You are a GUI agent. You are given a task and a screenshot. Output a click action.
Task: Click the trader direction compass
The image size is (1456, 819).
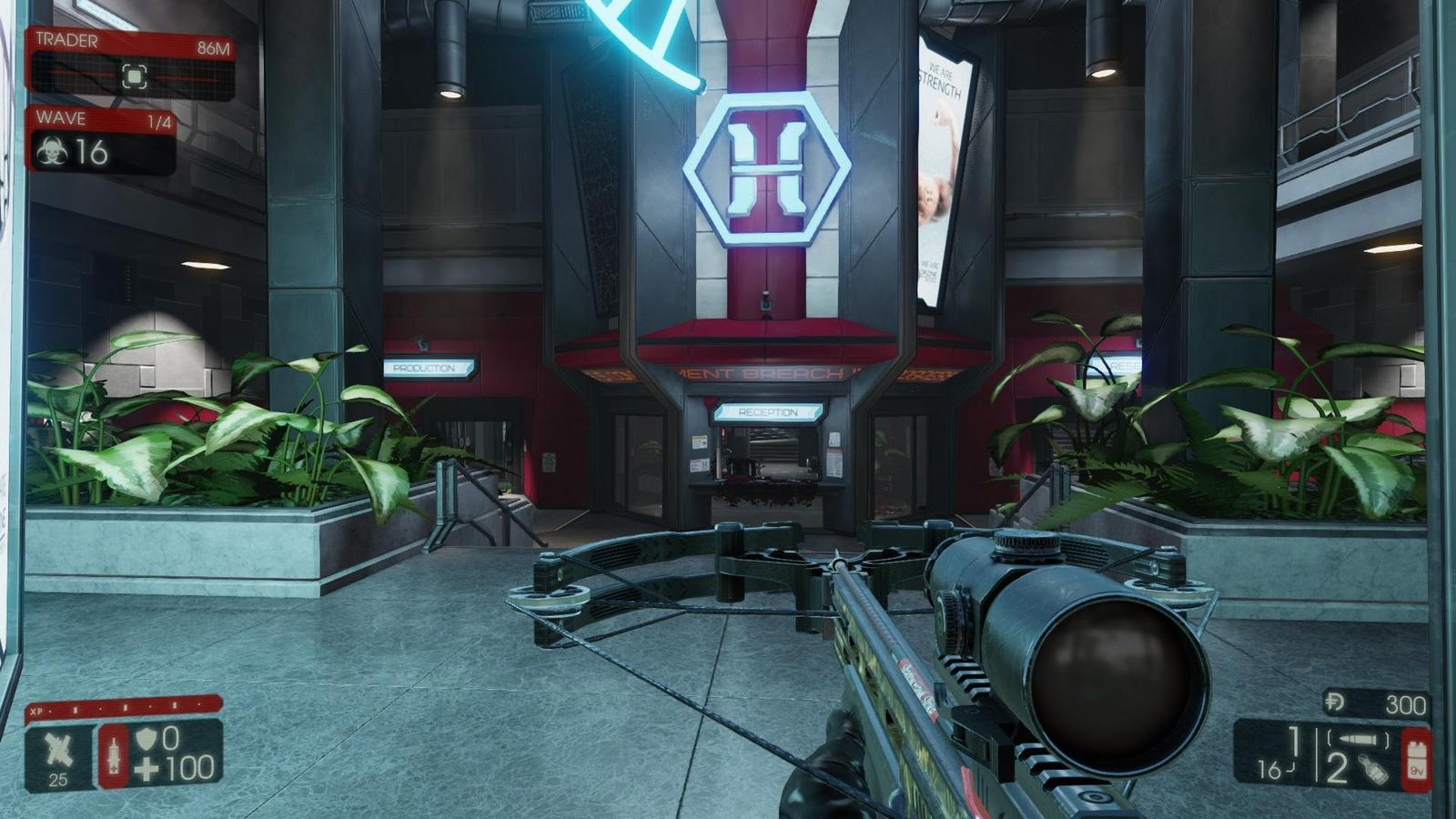tap(134, 77)
